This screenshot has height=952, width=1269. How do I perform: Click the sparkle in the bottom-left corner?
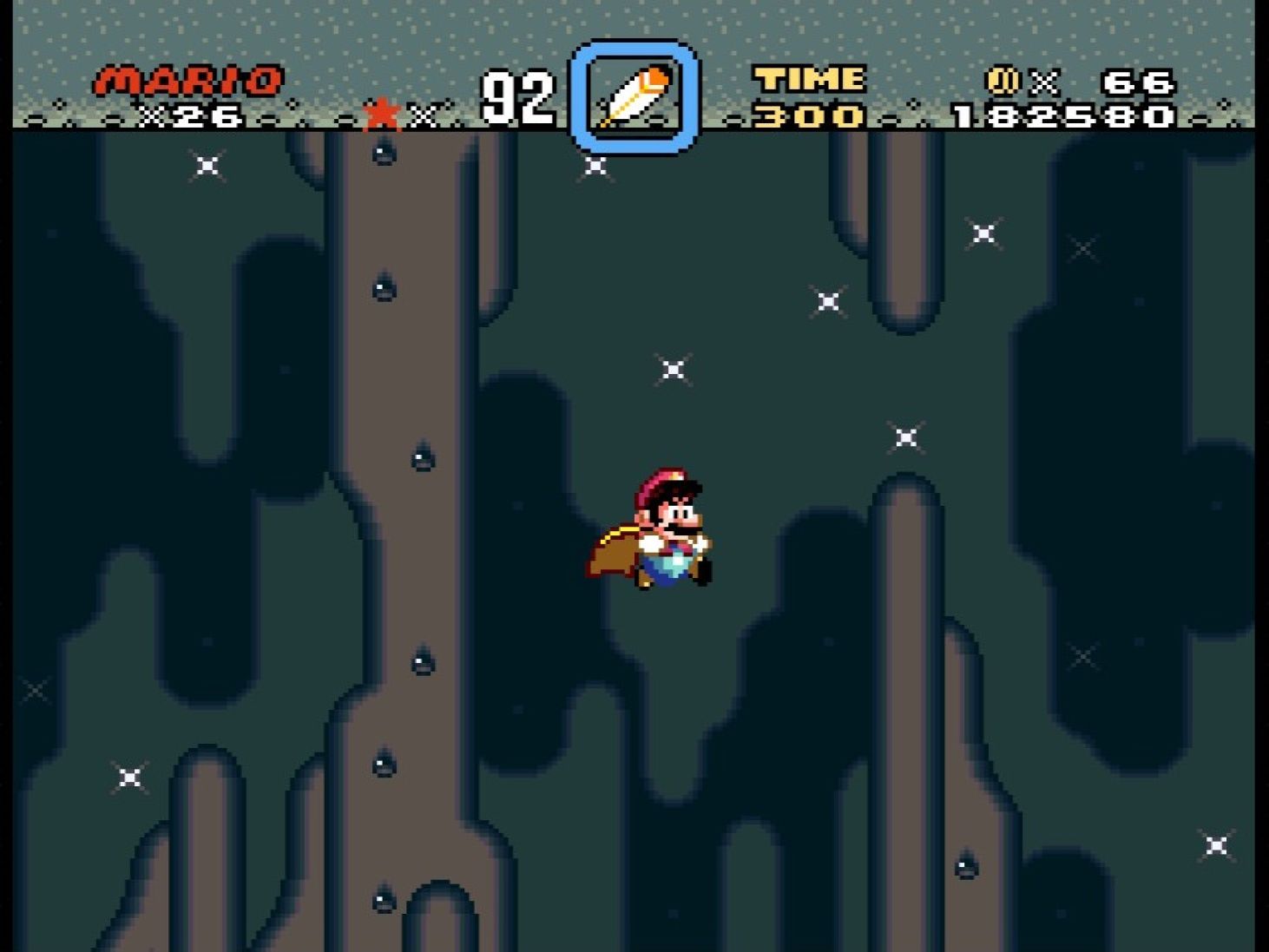click(x=128, y=777)
